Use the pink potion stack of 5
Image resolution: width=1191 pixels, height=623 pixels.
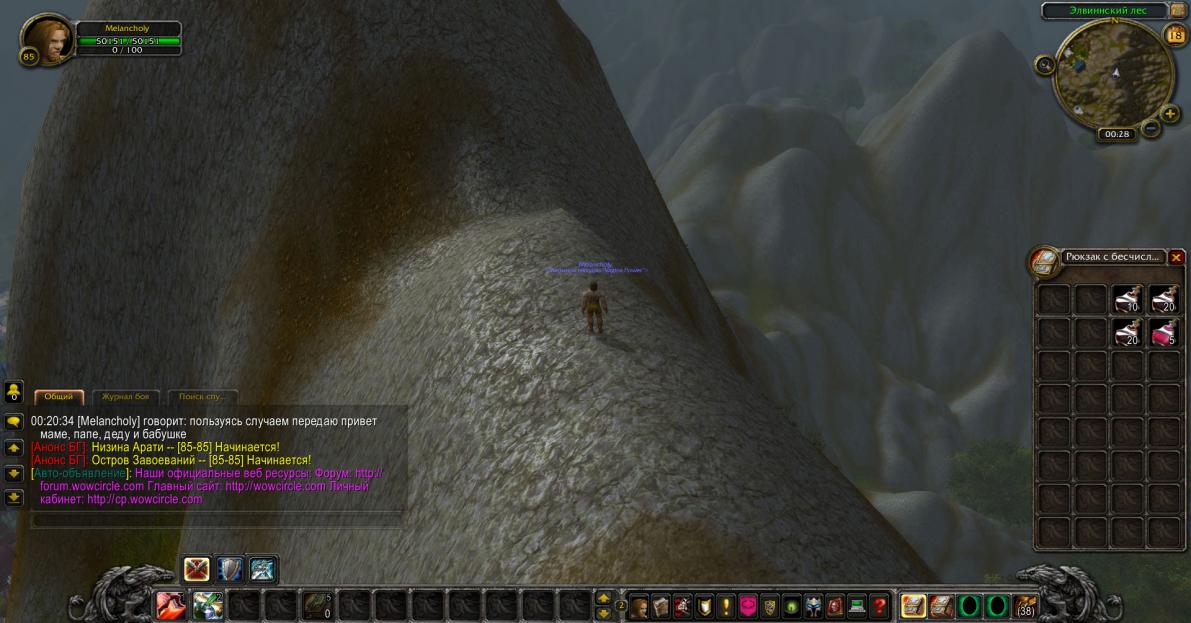1163,333
